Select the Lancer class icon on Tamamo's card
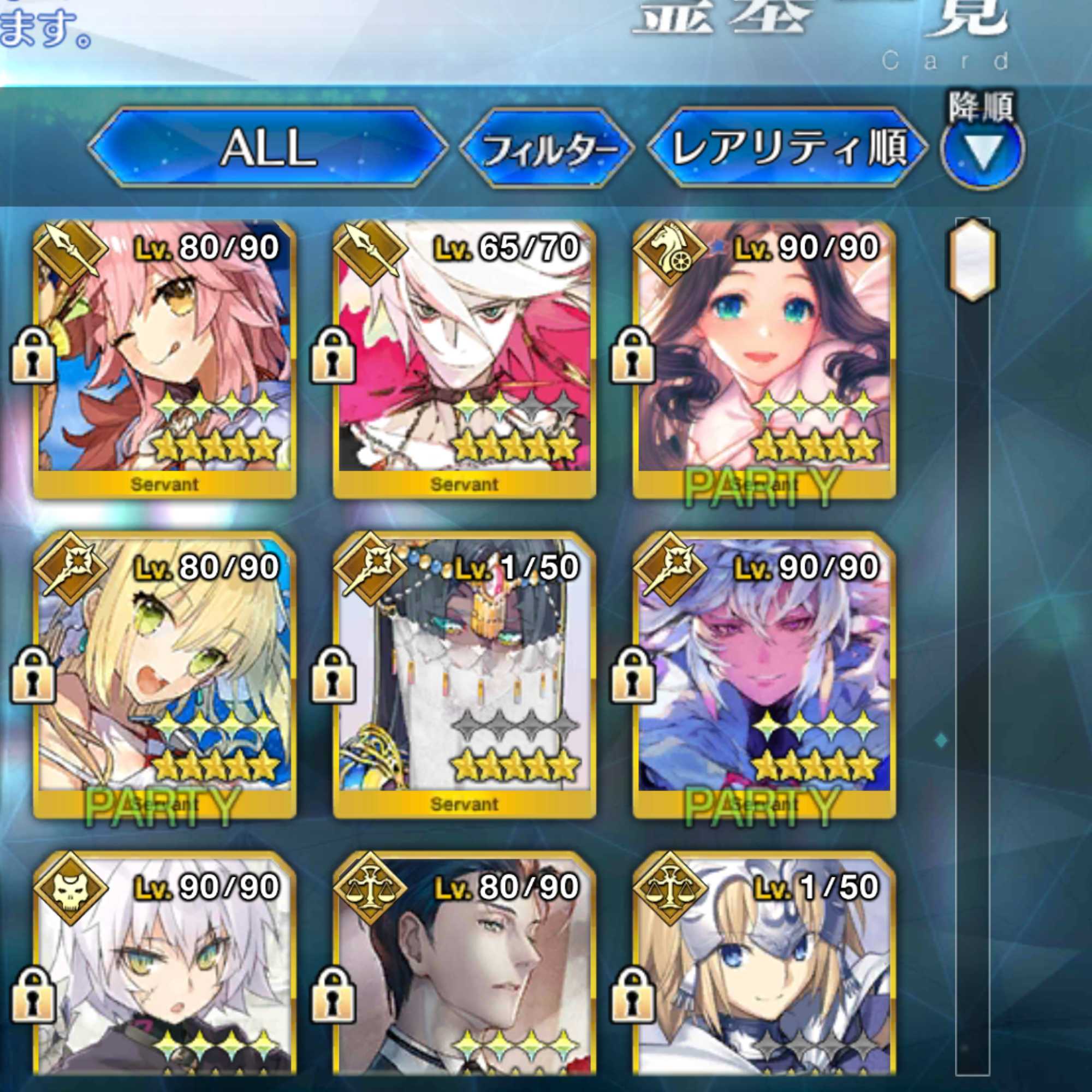 [70, 252]
